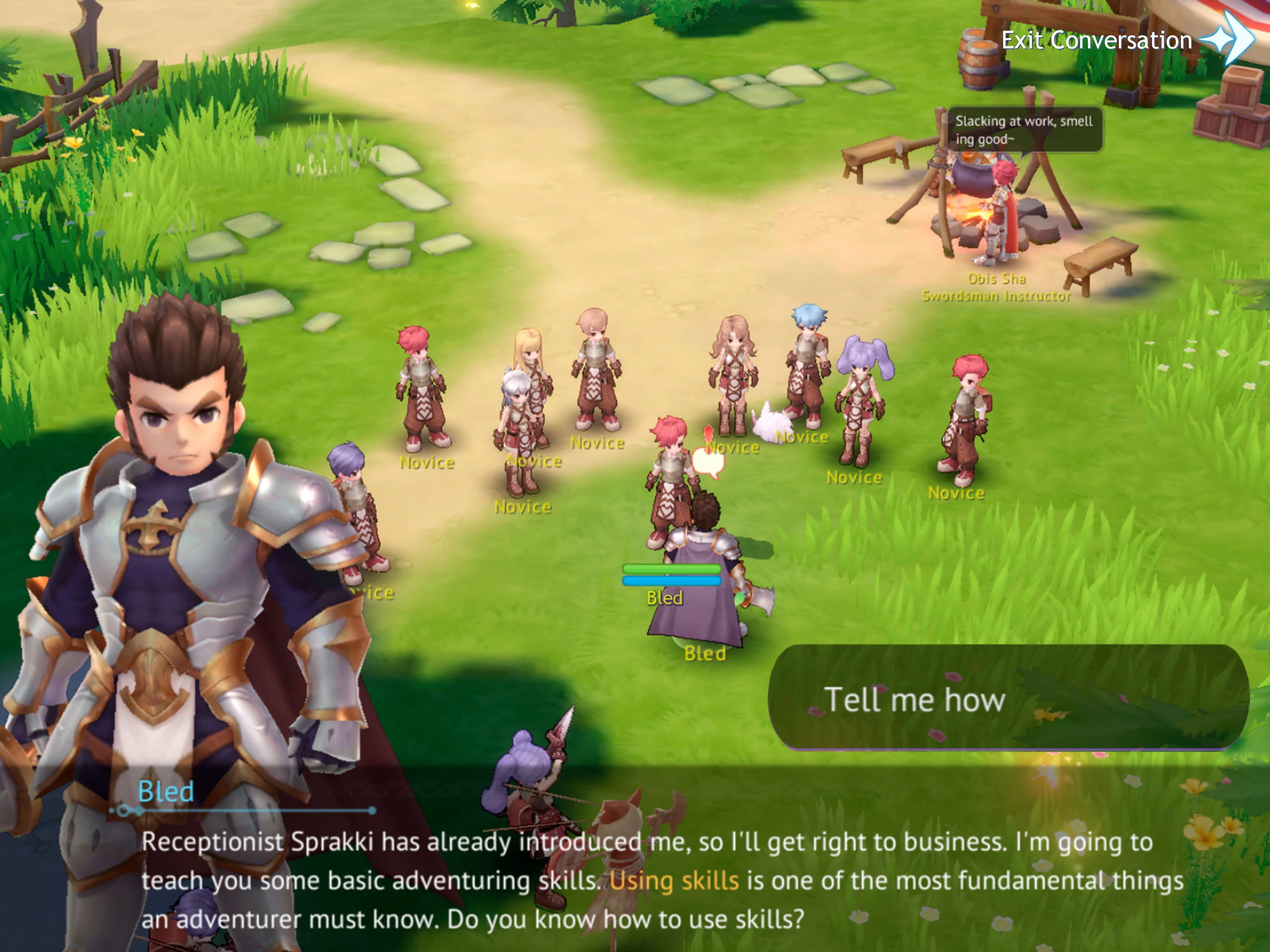Choose the "Tell me how" reply
Image resolution: width=1270 pixels, height=952 pixels.
[1008, 698]
